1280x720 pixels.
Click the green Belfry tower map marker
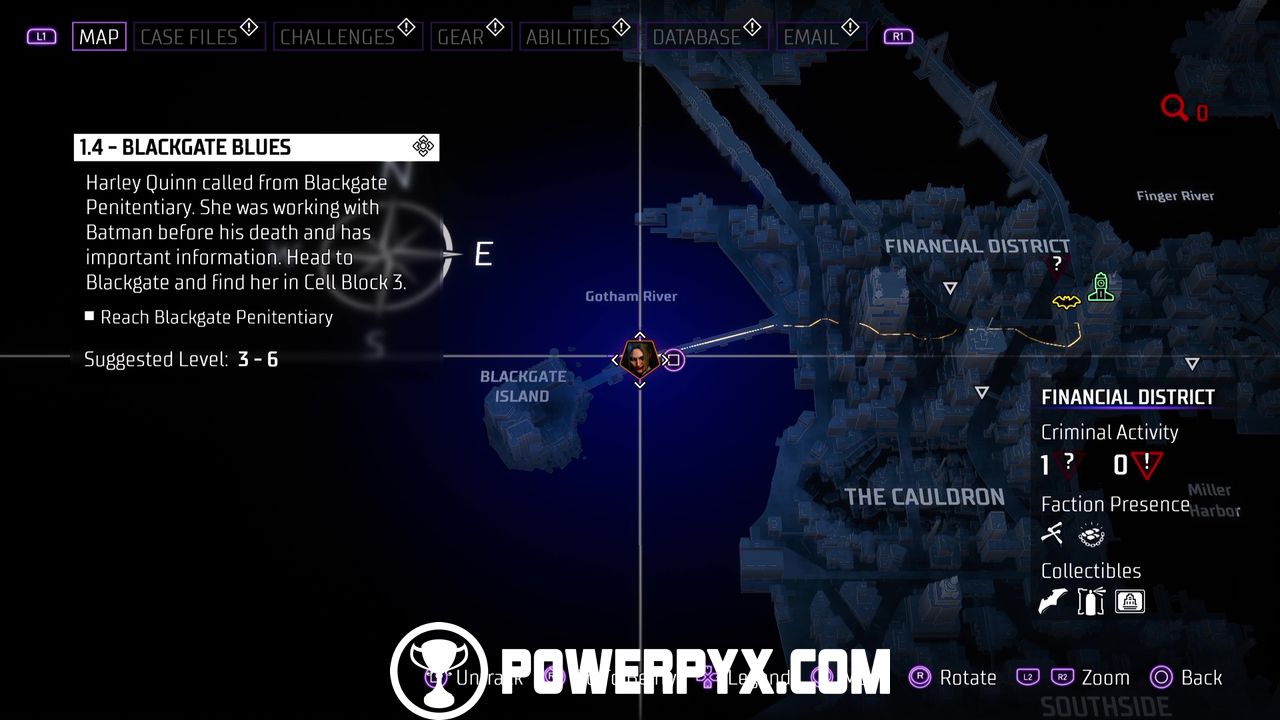[x=1100, y=288]
